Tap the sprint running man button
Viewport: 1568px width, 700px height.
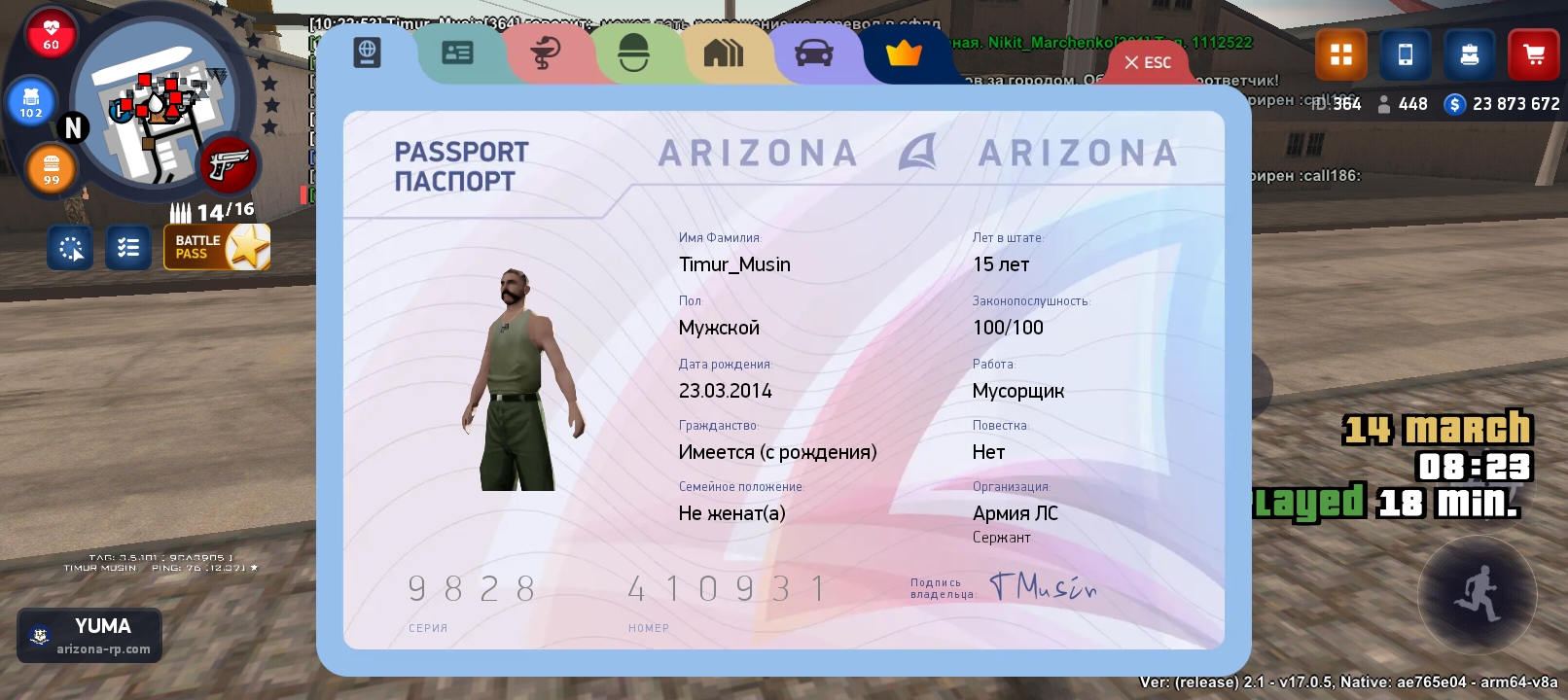pyautogui.click(x=1477, y=593)
